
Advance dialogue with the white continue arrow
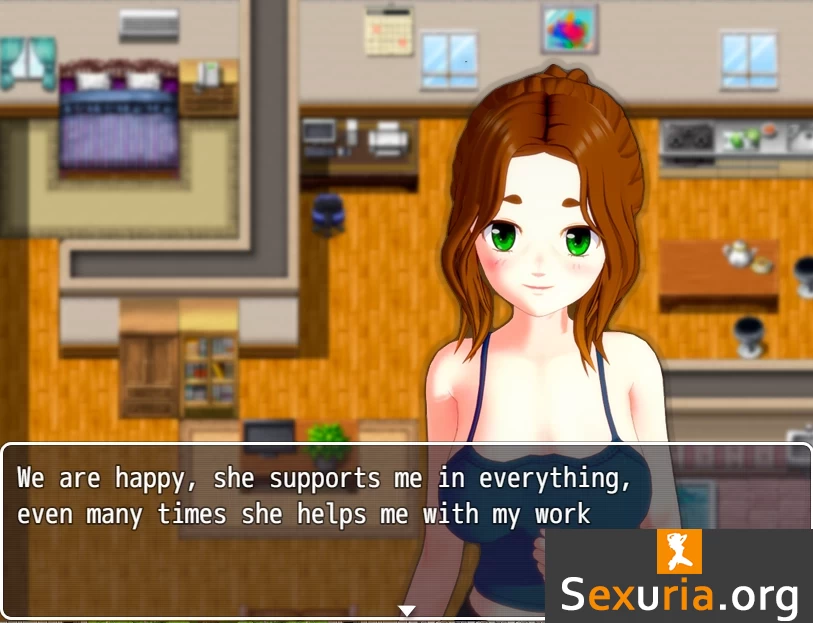pos(406,610)
